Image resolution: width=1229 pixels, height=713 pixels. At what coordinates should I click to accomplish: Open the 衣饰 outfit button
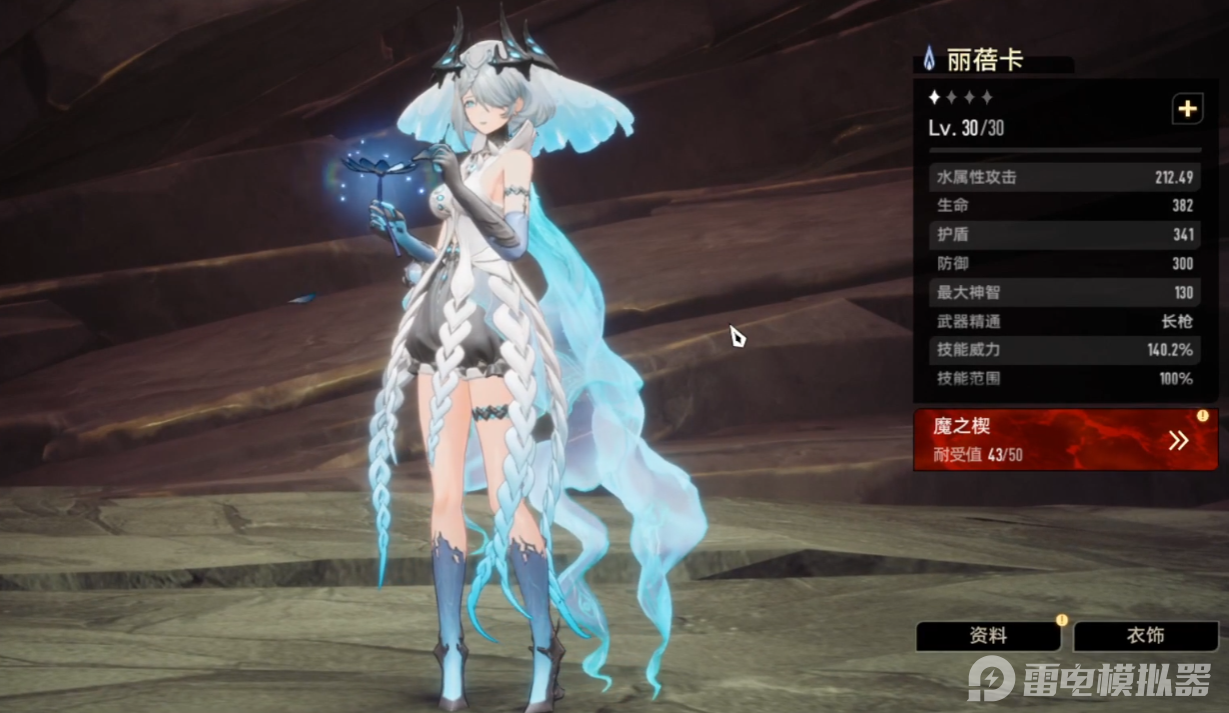1145,636
